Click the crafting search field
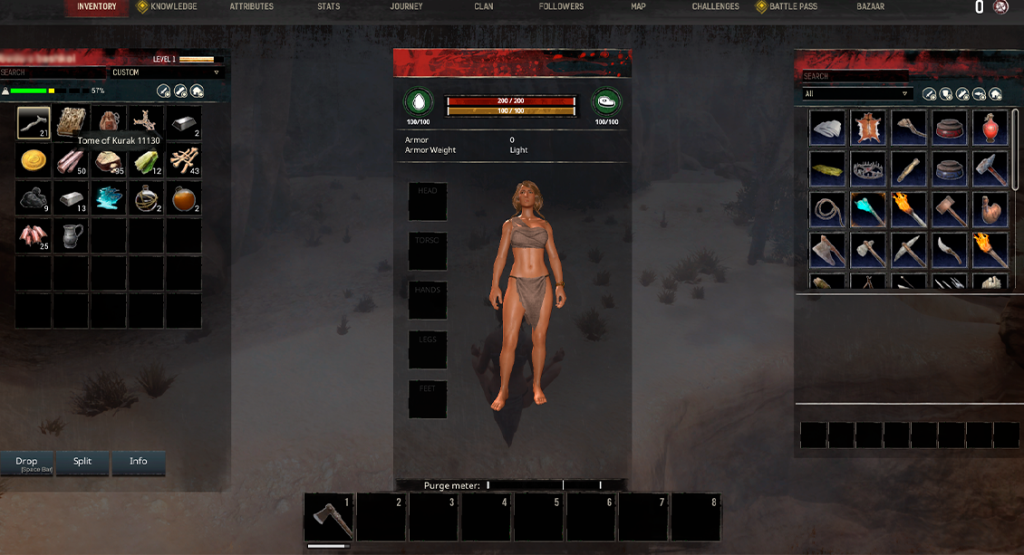This screenshot has width=1024, height=555. [x=855, y=76]
